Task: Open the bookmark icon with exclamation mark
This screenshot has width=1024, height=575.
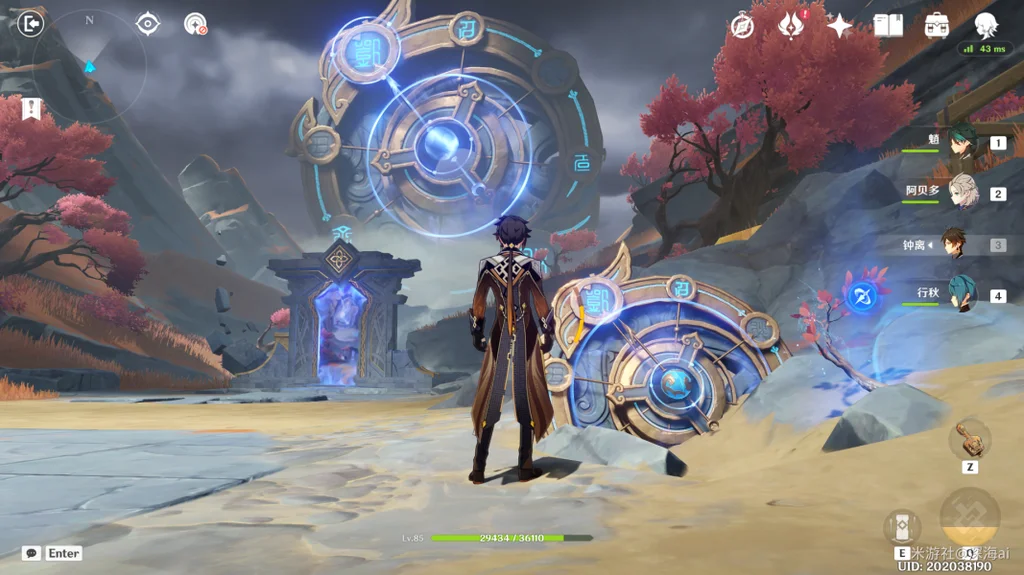Action: click(x=31, y=109)
